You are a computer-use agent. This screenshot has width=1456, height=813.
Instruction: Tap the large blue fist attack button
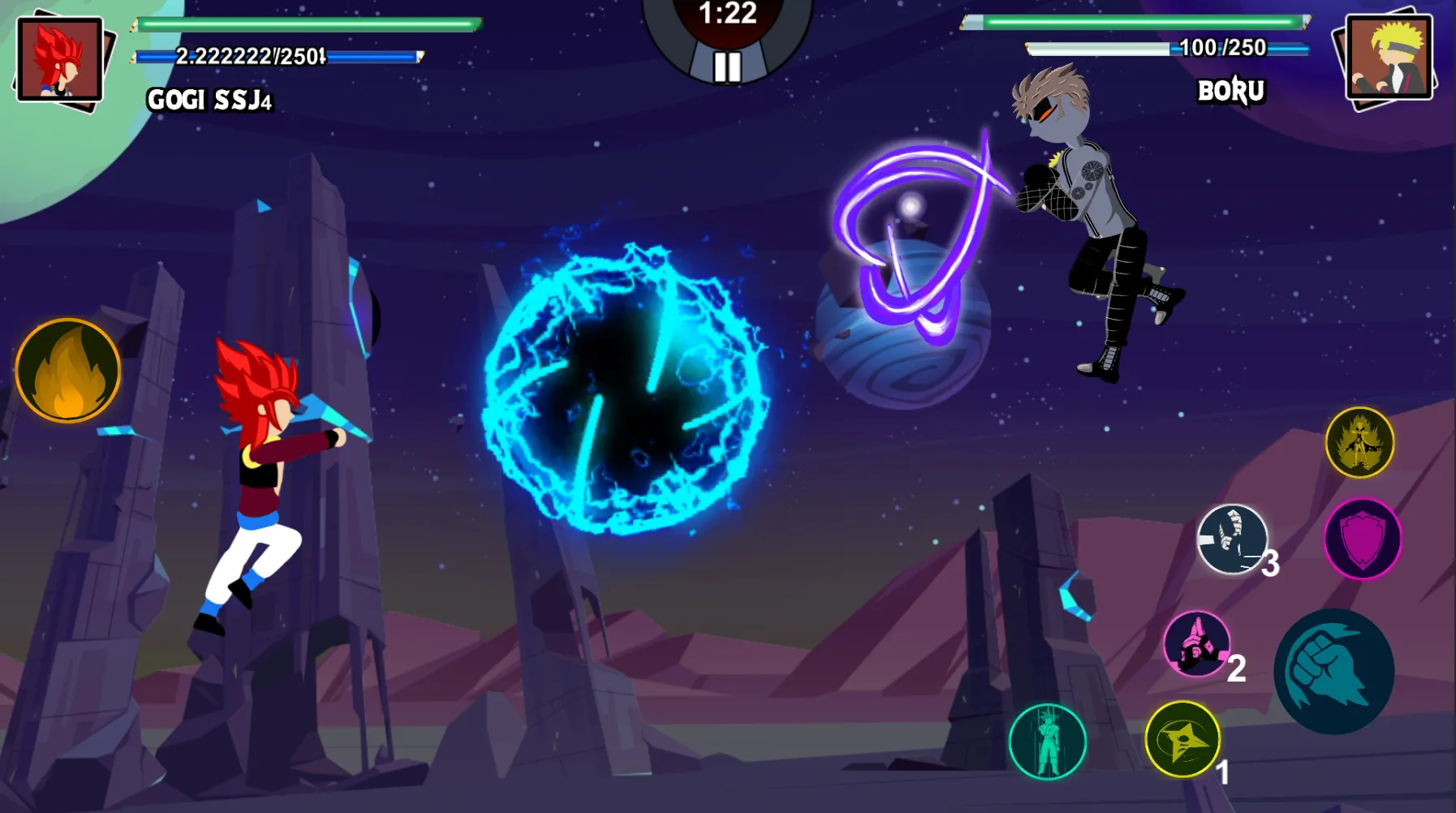click(x=1333, y=671)
